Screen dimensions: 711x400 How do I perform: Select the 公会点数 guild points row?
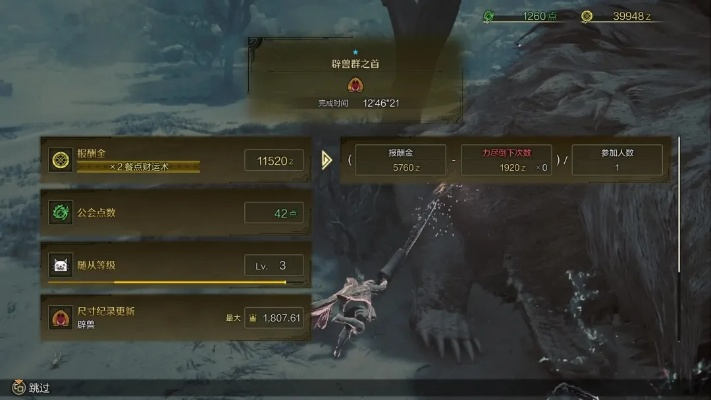(175, 212)
